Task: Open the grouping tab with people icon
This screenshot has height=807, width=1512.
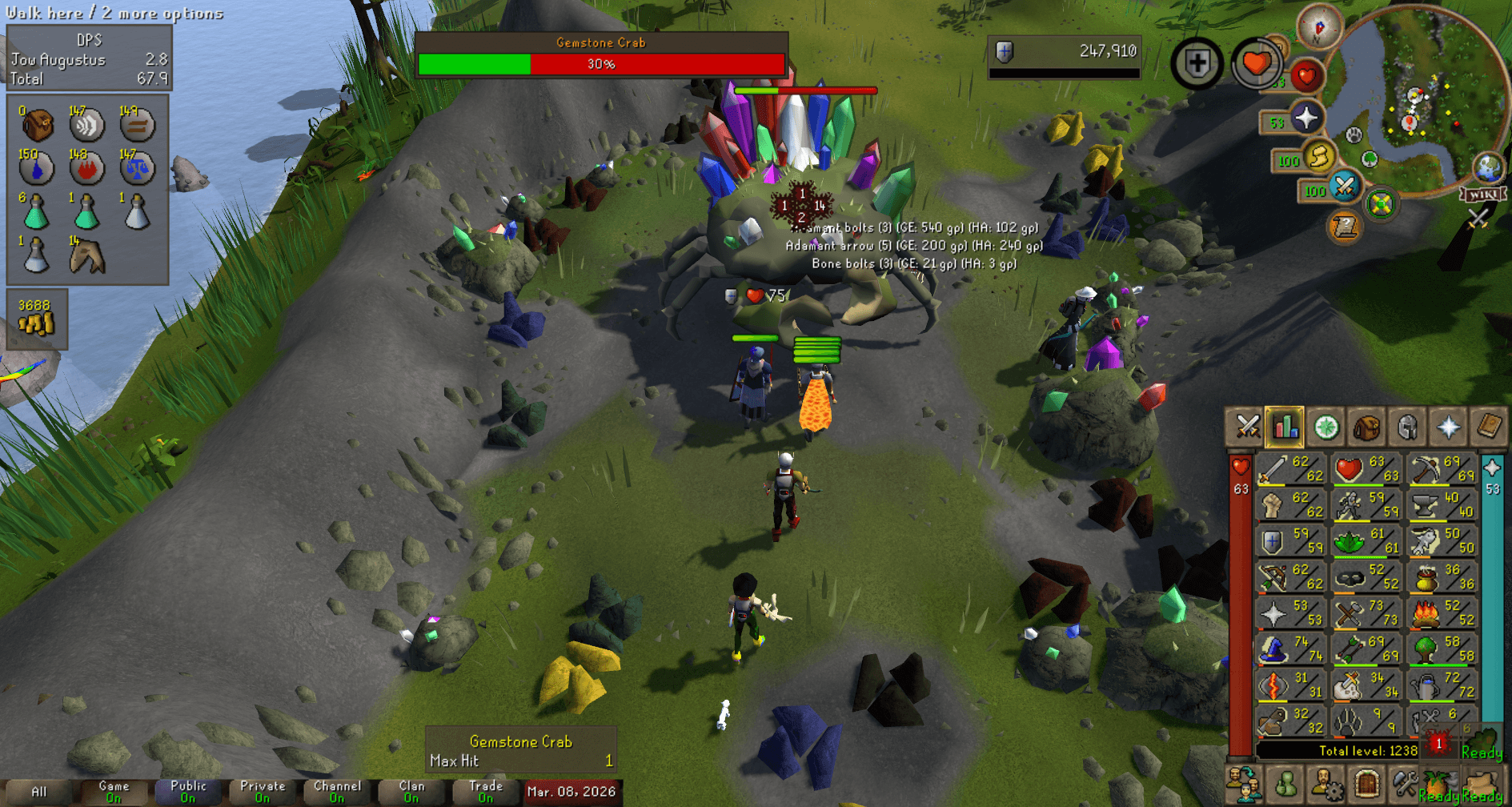Action: point(1243,785)
